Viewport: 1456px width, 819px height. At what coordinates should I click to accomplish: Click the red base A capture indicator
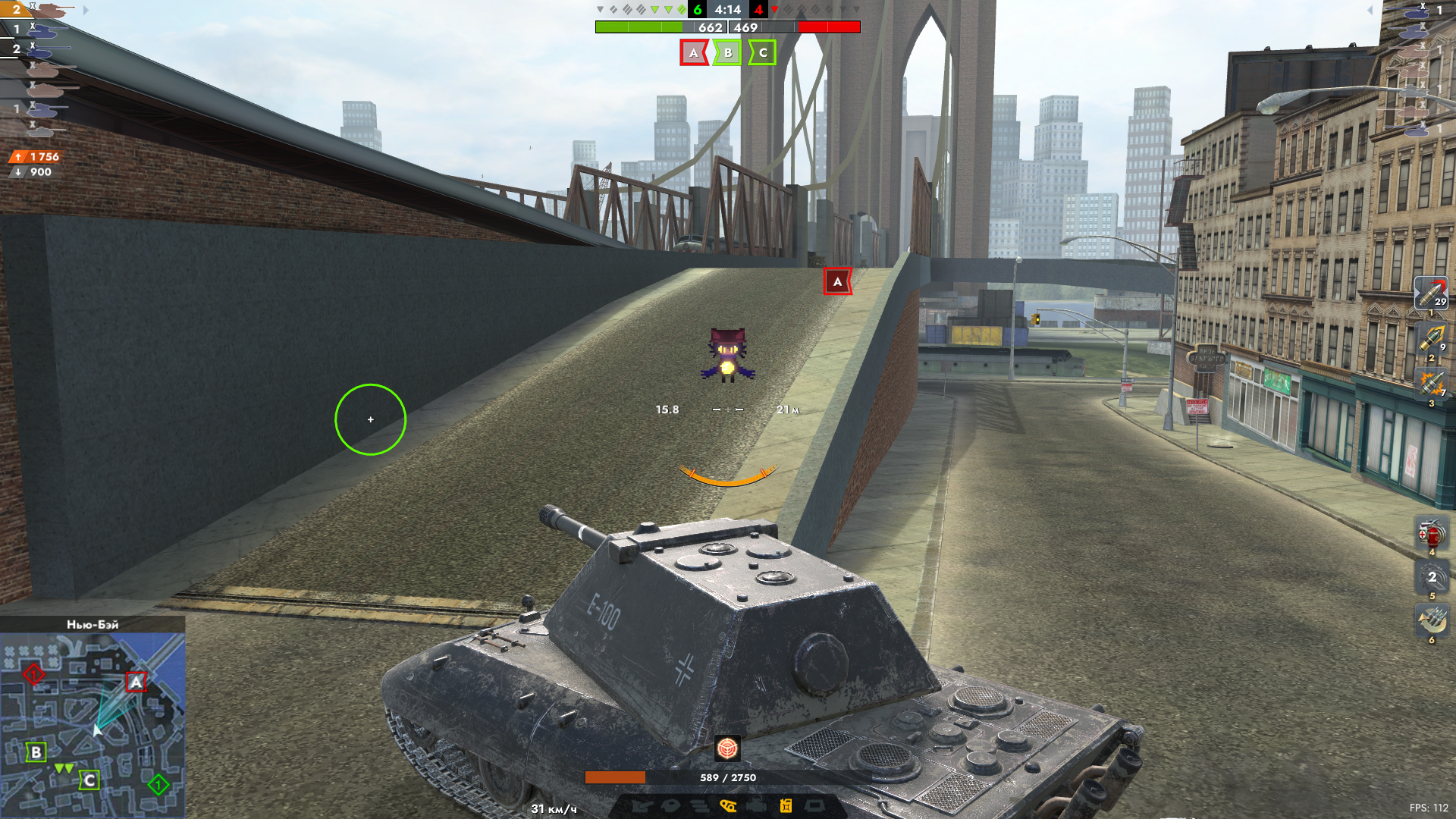coord(693,53)
